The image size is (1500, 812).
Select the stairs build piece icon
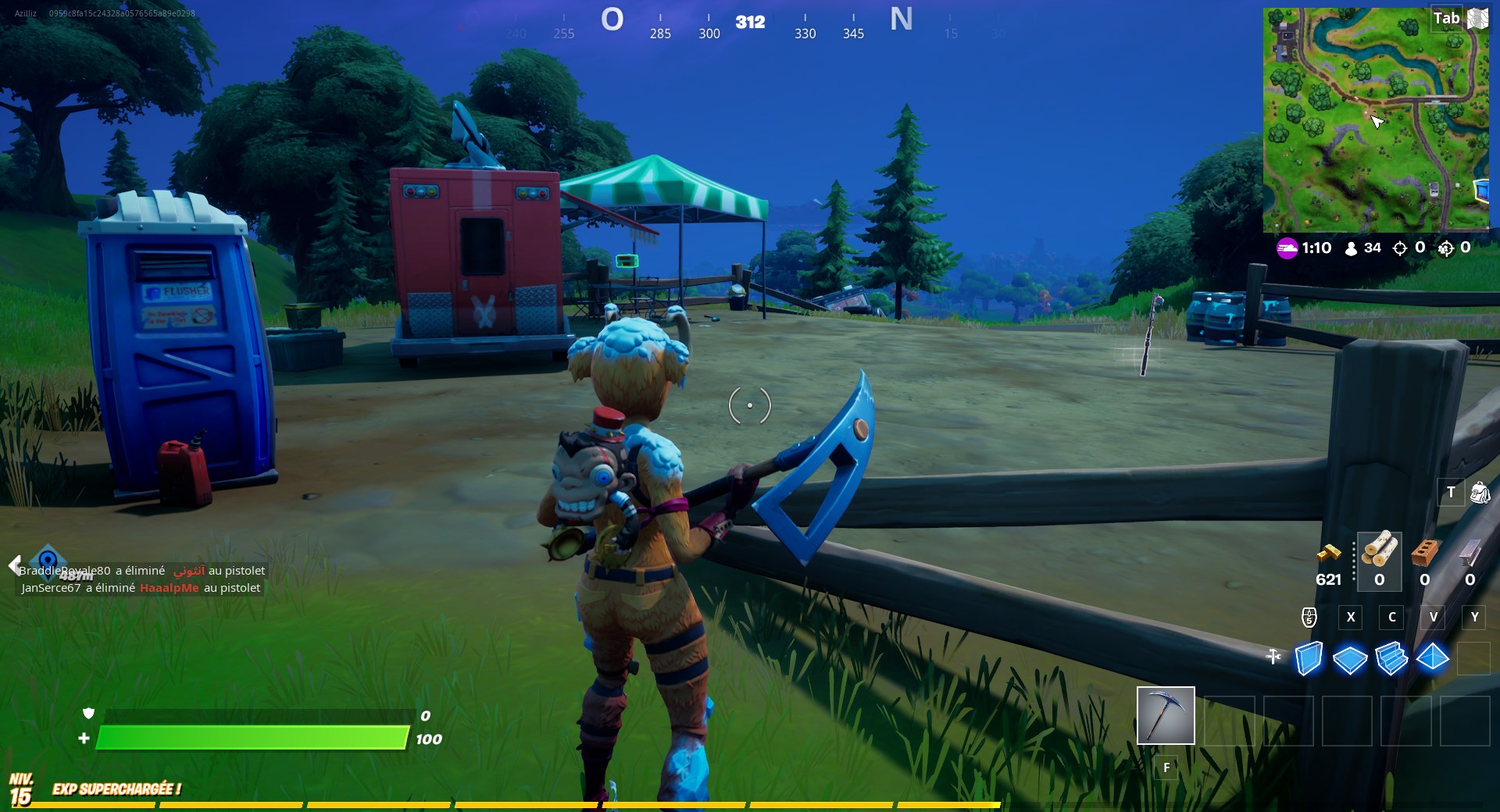[1391, 660]
